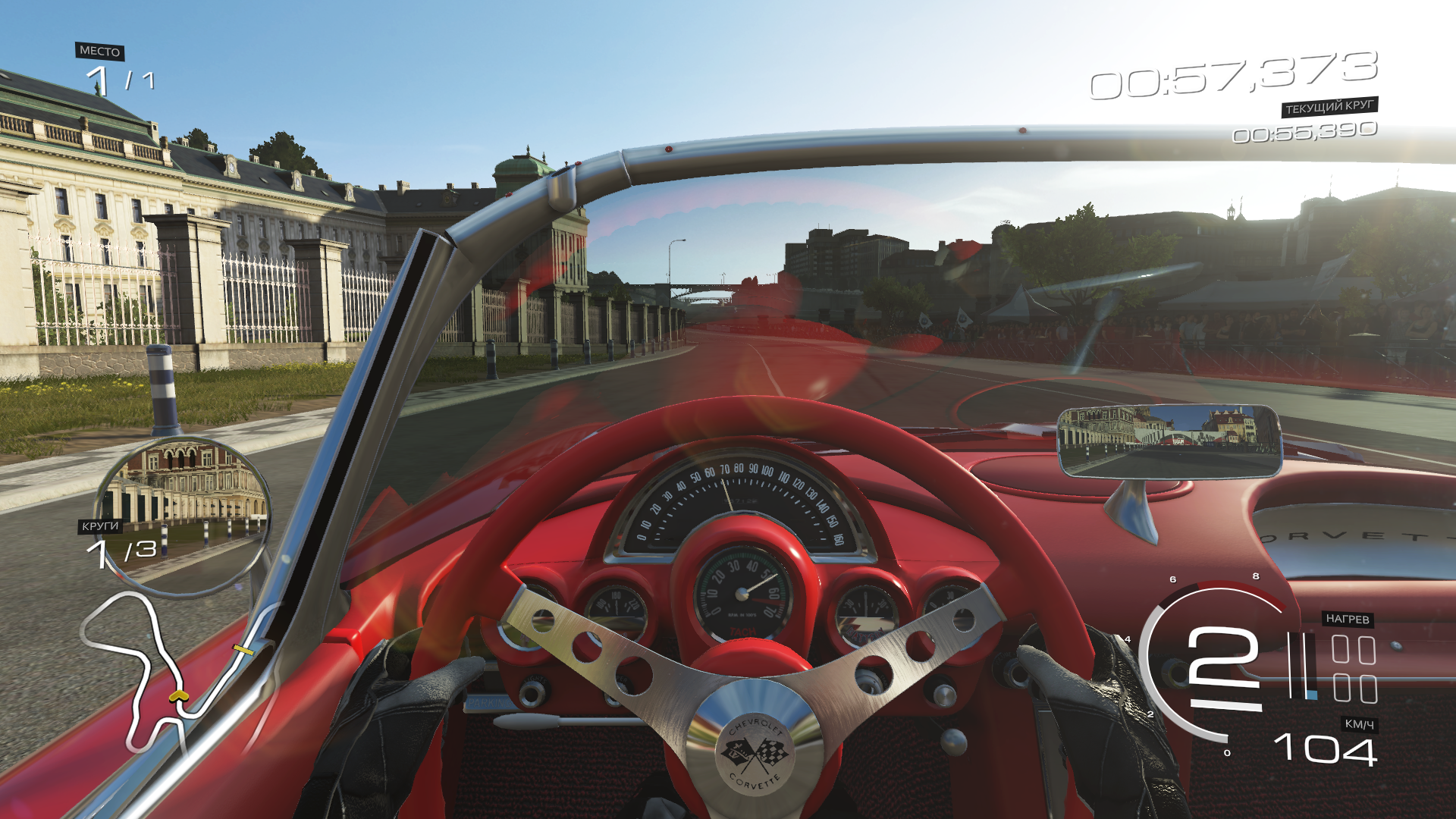Click the yellow start-finish line marker on the minimap
1456x819 pixels.
(x=243, y=650)
